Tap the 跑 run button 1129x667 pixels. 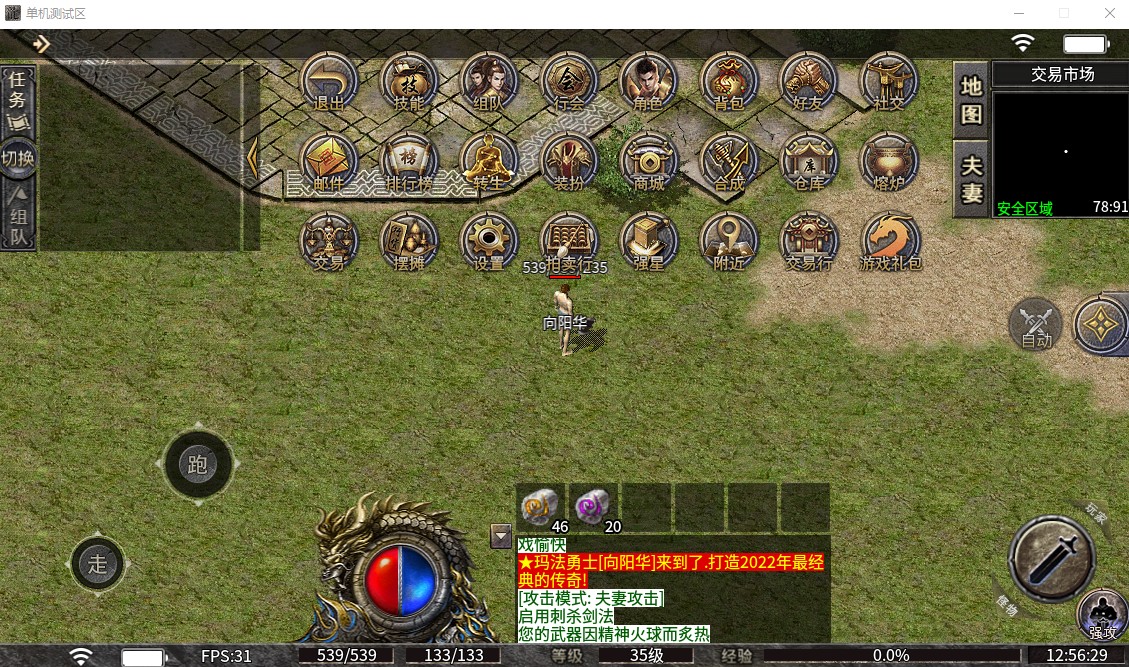(x=197, y=465)
